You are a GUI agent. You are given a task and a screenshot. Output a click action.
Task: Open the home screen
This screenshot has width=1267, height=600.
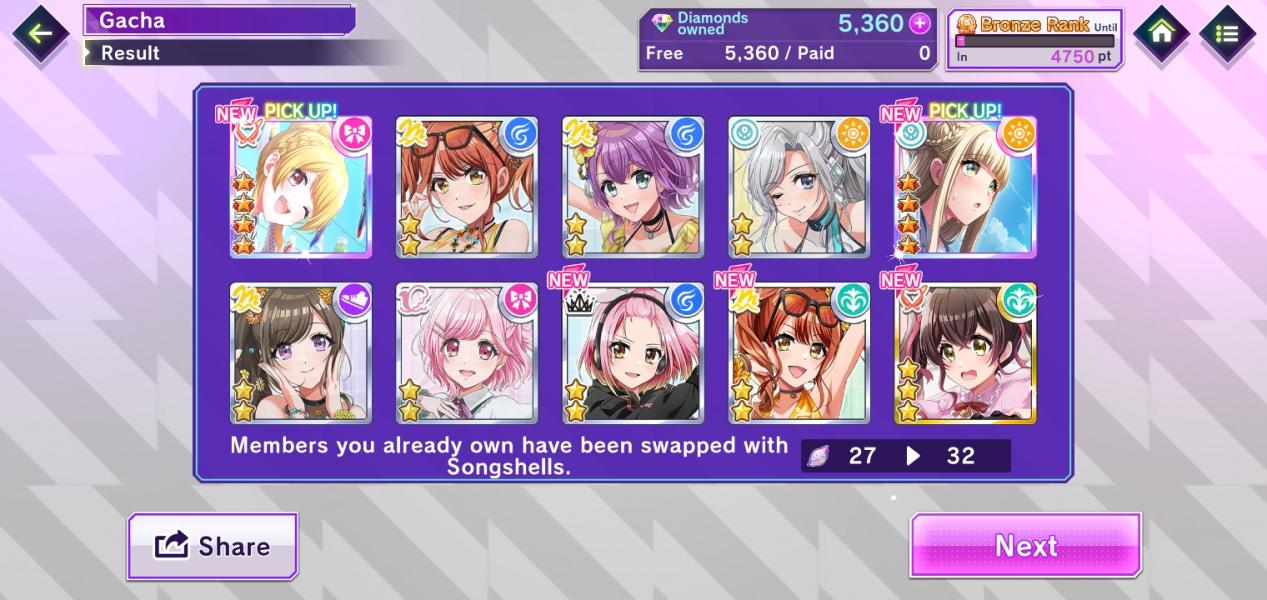pyautogui.click(x=1161, y=34)
